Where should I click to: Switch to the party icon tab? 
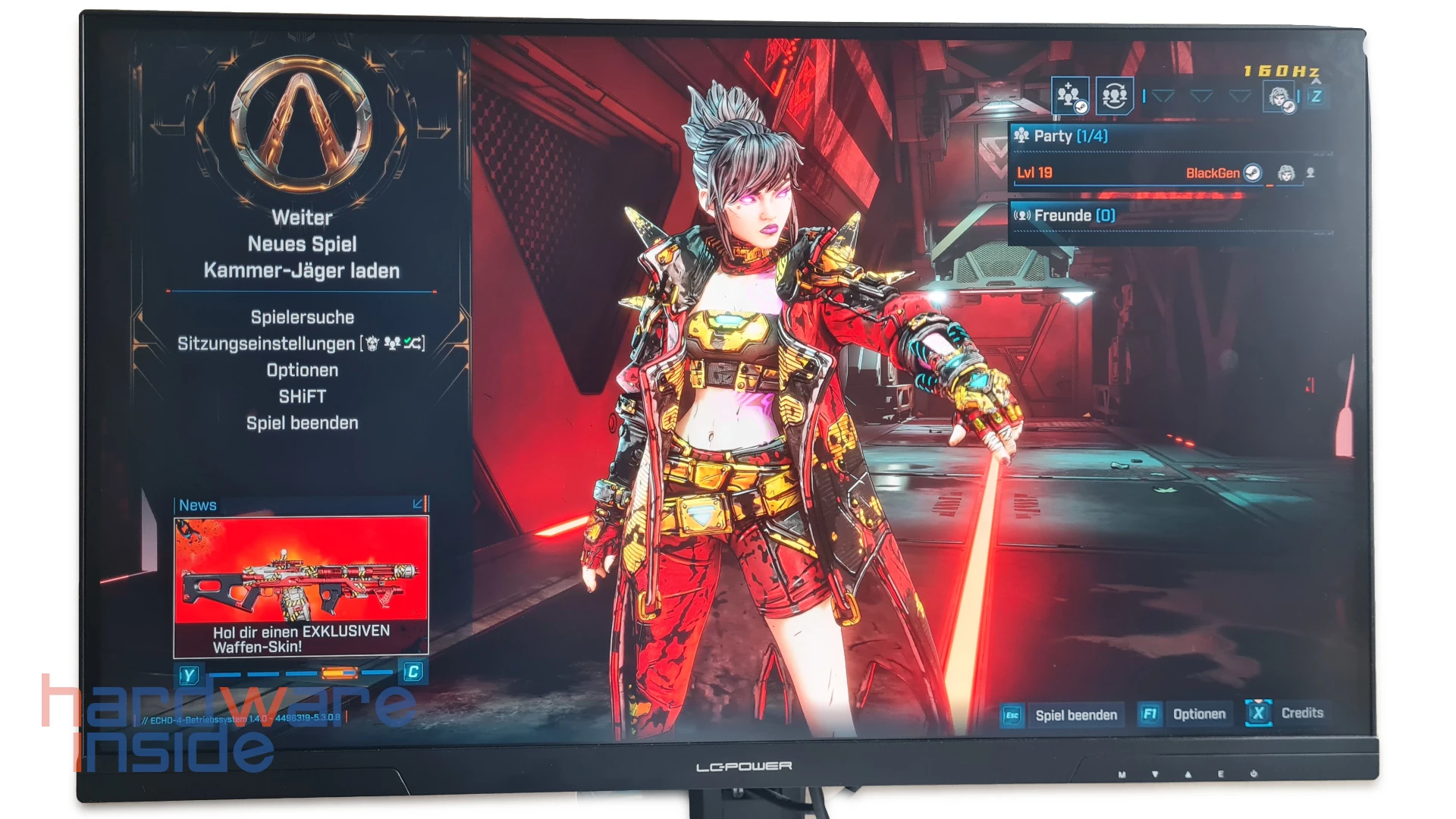click(x=1070, y=96)
